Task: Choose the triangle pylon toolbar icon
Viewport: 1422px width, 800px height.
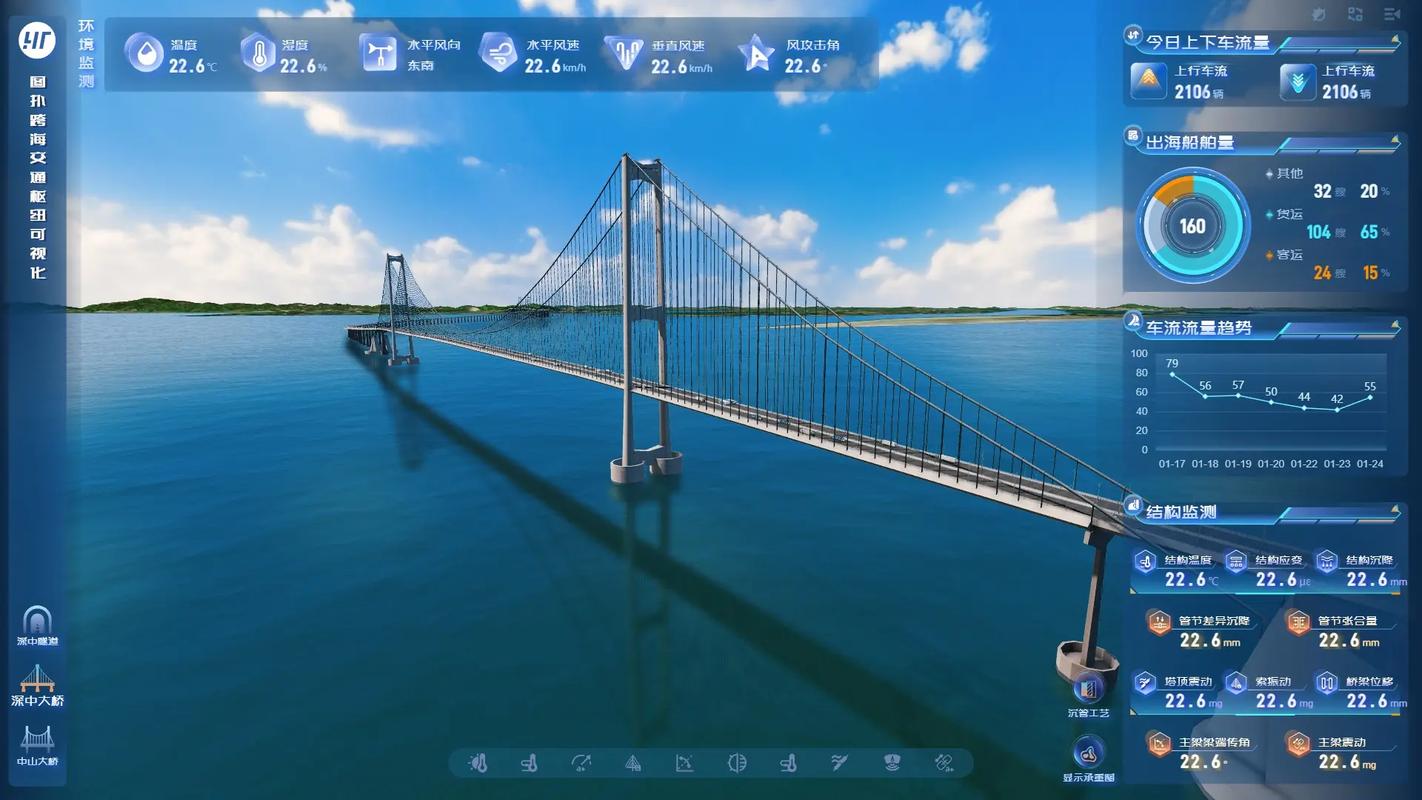Action: [633, 763]
